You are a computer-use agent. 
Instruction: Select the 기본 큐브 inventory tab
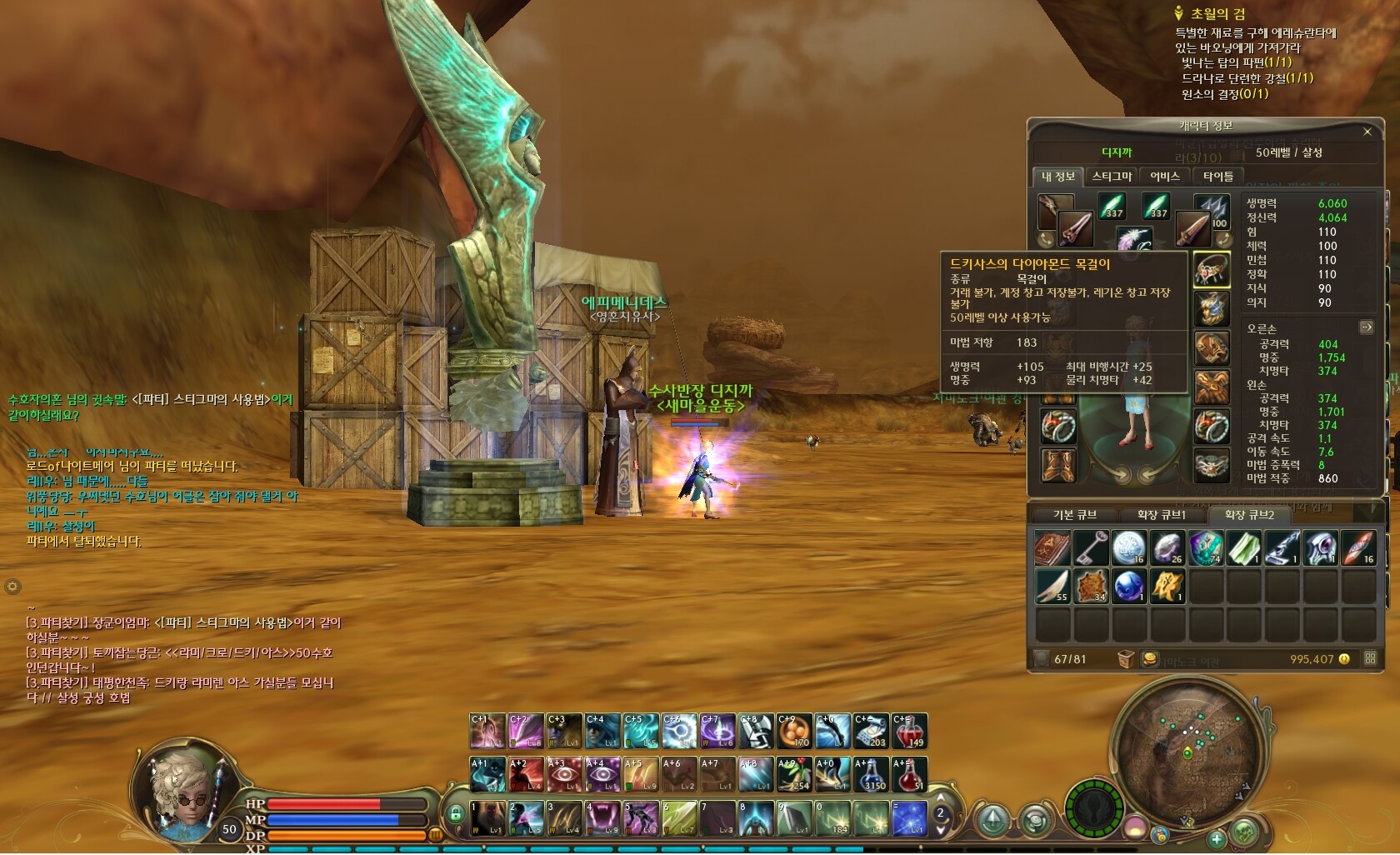(1074, 515)
